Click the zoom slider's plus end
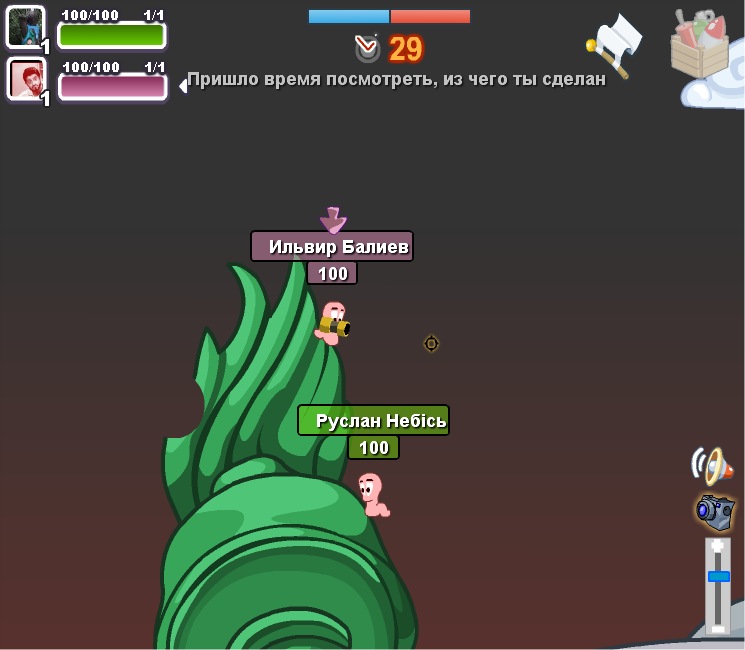 [718, 547]
